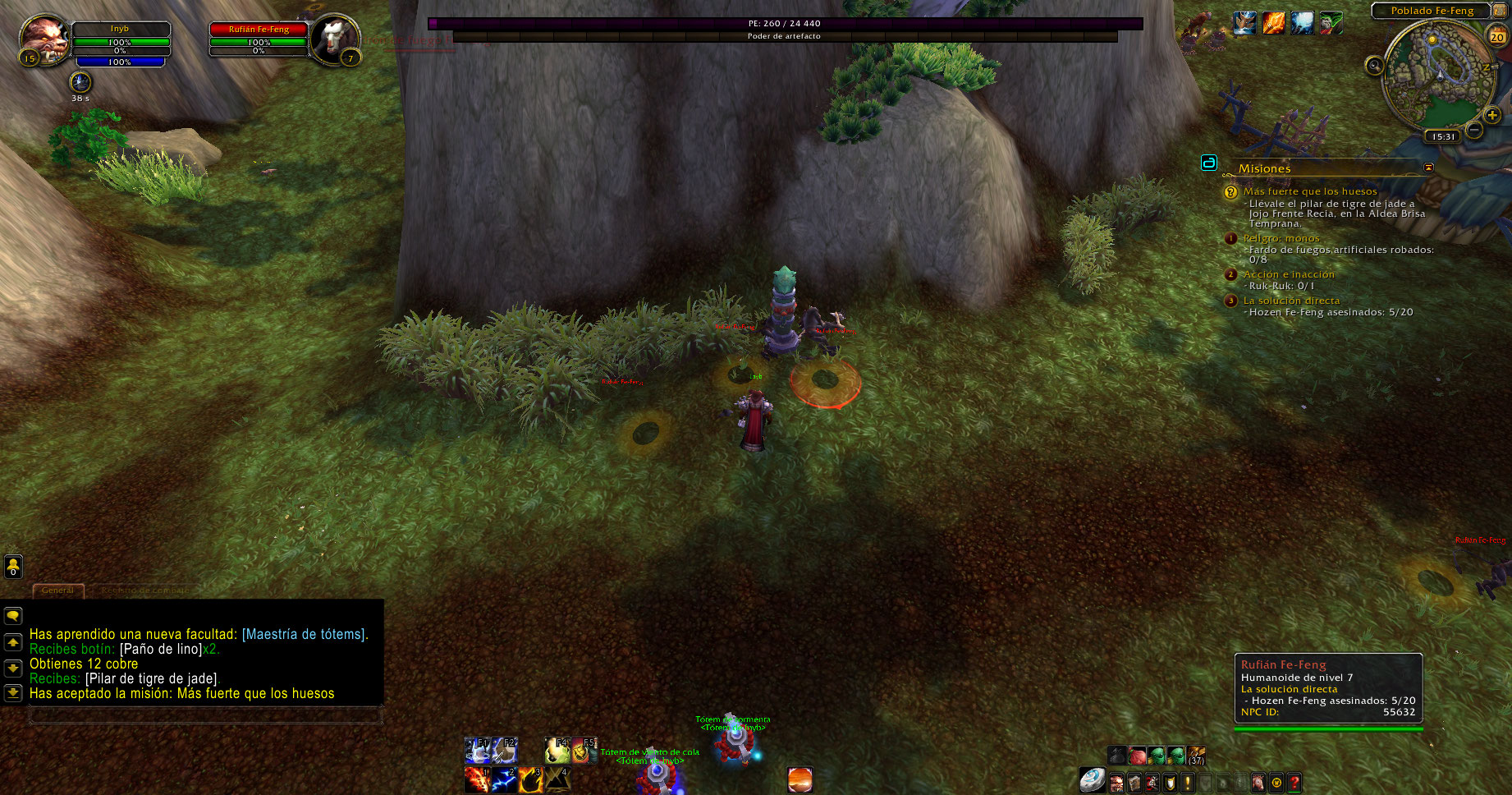1512x795 pixels.
Task: Cast the fire spell in action slot 1
Action: (x=477, y=779)
